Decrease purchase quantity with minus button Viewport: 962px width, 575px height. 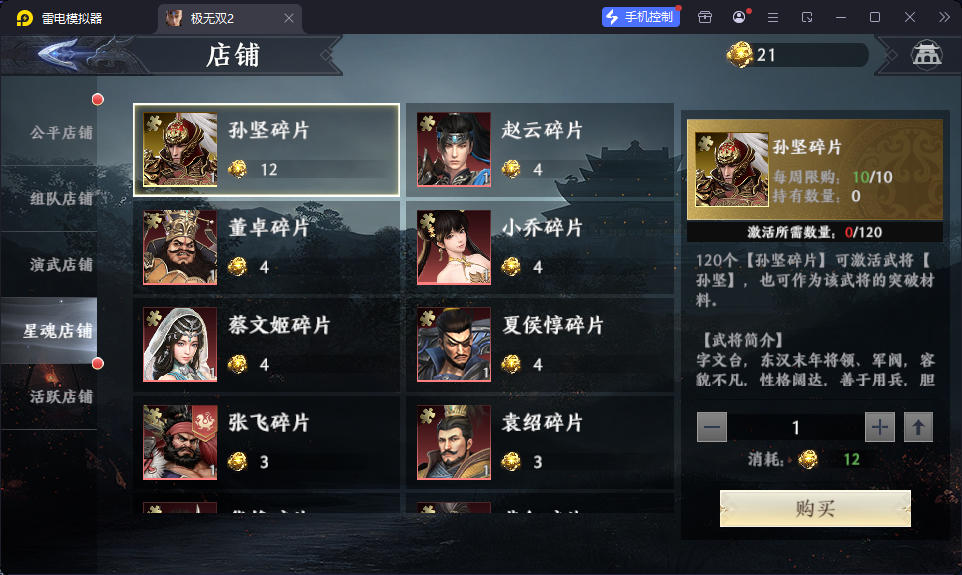tap(712, 428)
